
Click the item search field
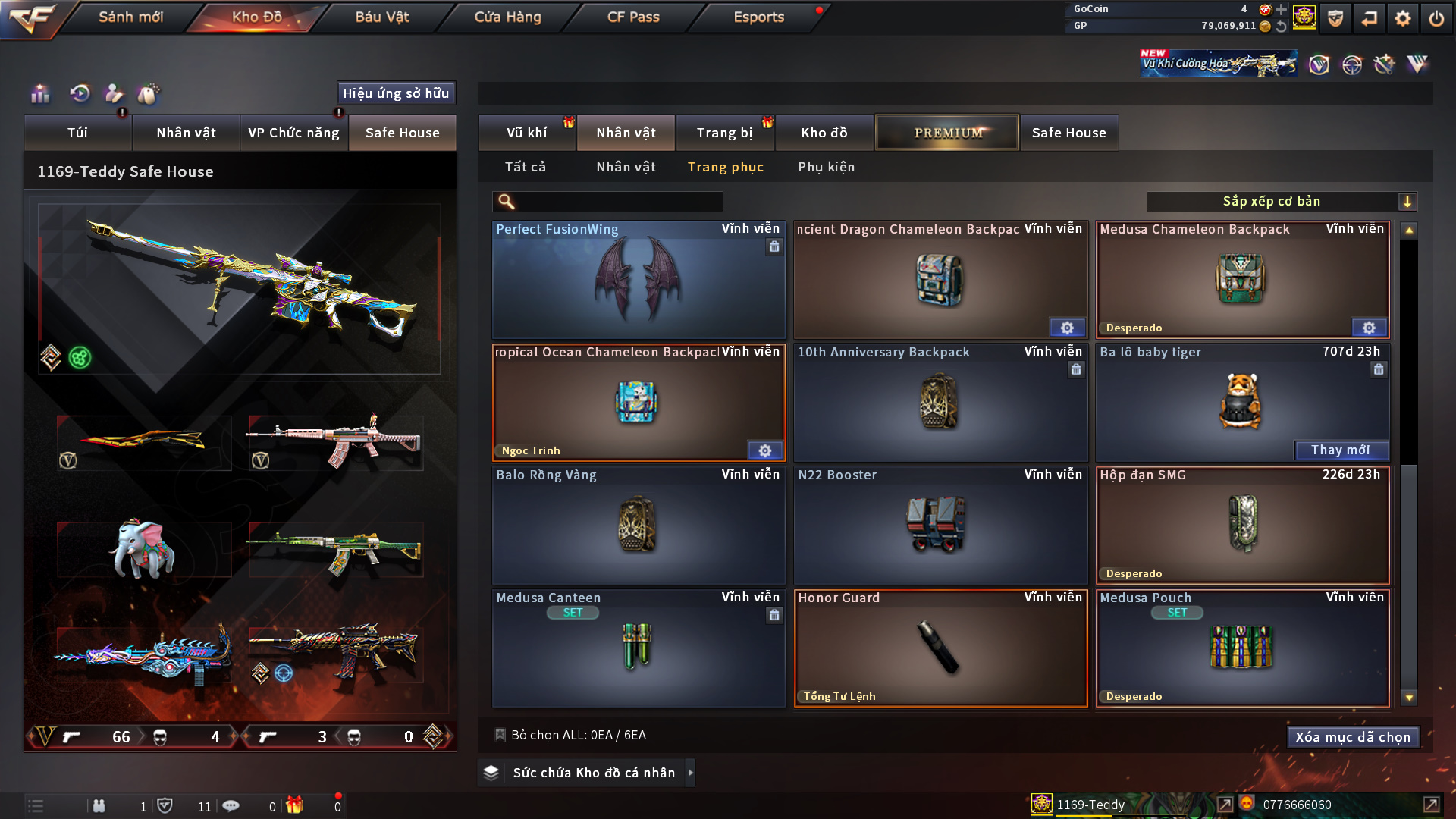tap(618, 202)
